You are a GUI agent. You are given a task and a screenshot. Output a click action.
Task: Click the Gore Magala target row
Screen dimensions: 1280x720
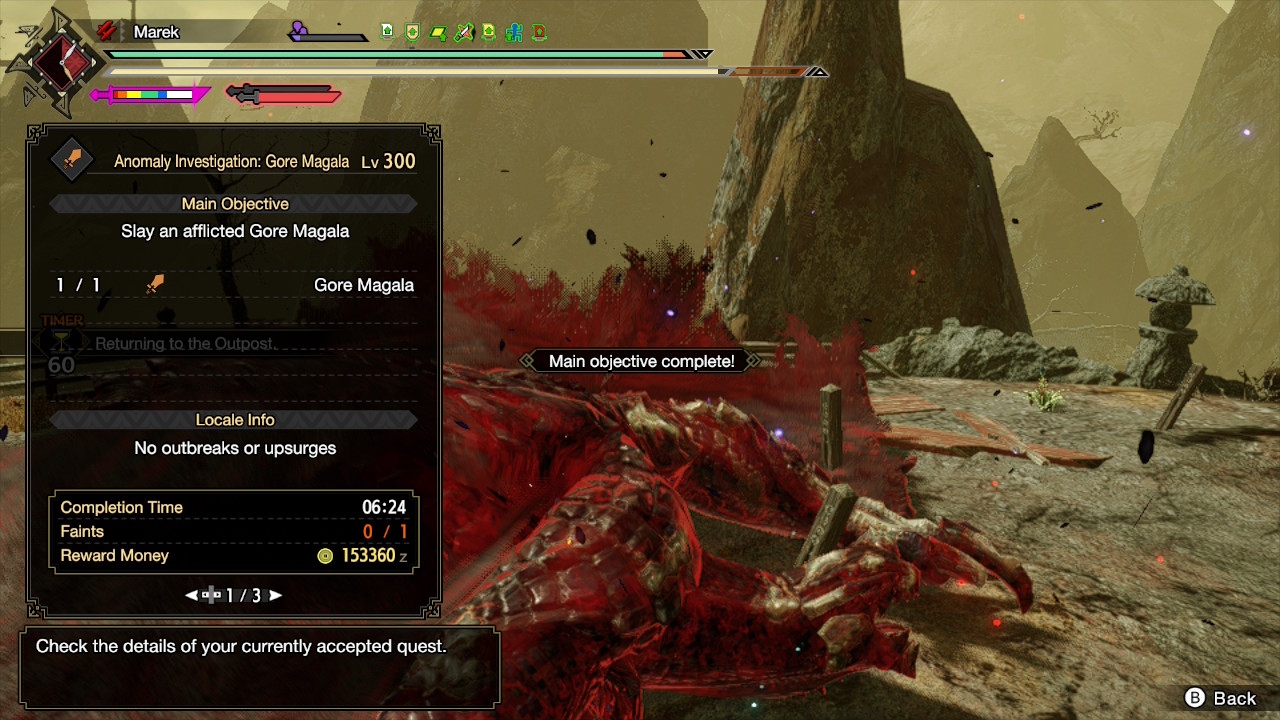[235, 285]
